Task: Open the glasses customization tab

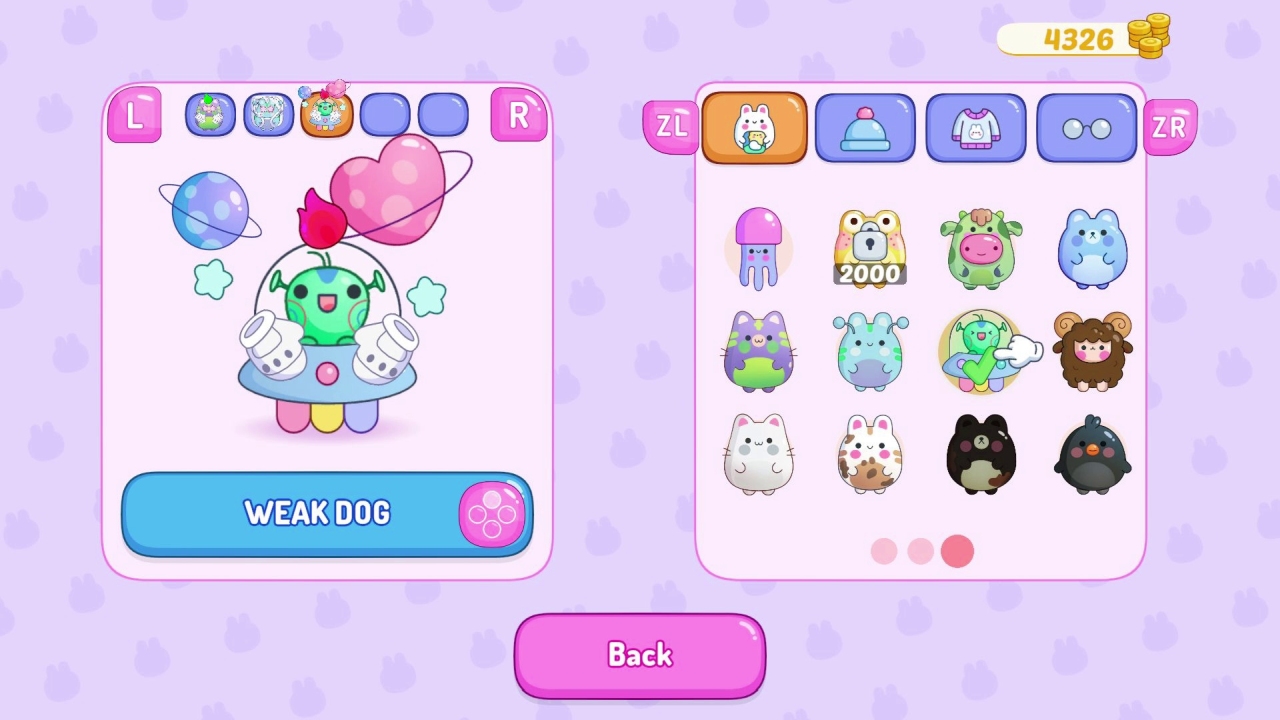Action: click(x=1087, y=128)
